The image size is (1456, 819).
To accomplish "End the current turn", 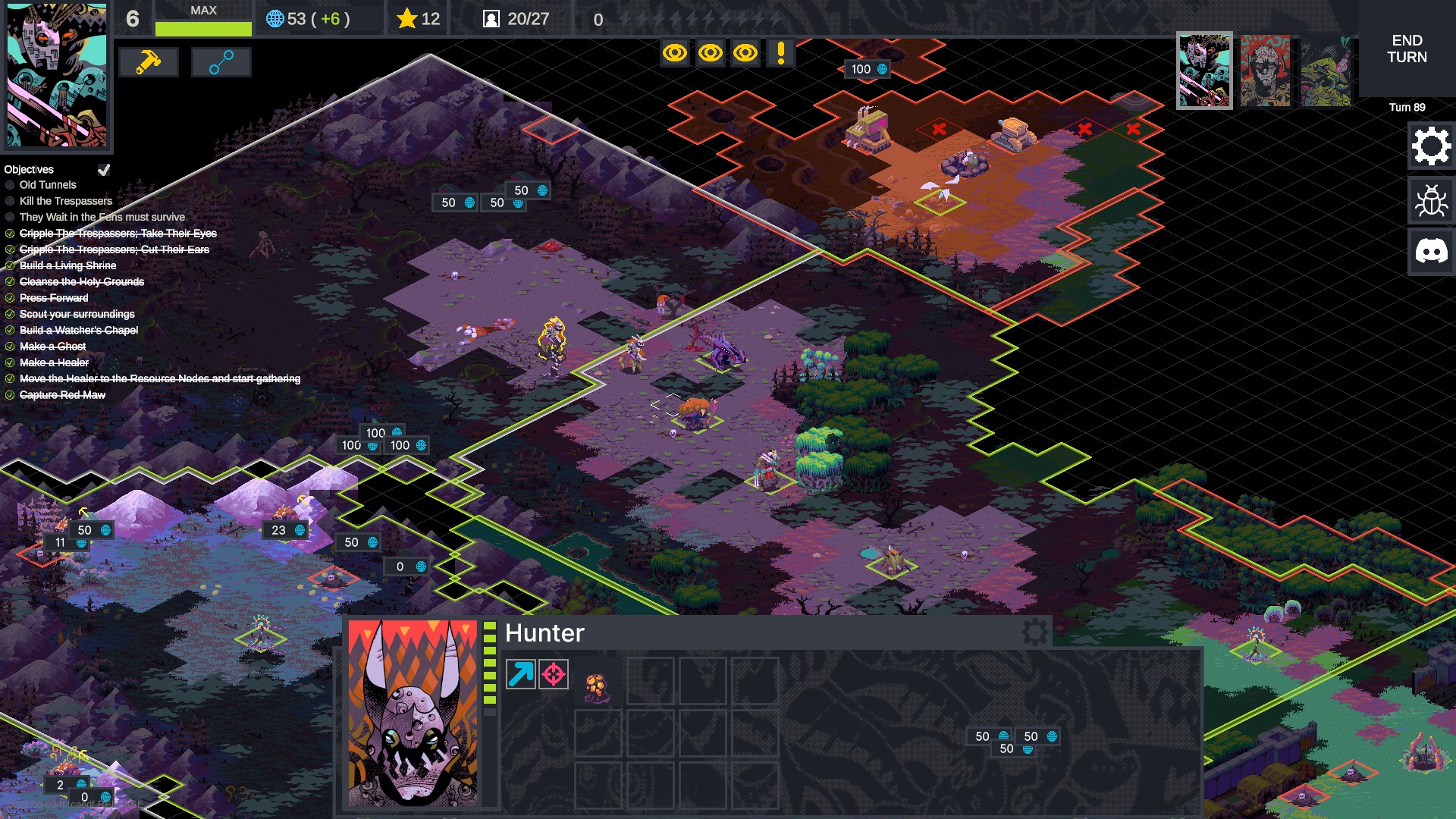I will click(x=1407, y=49).
